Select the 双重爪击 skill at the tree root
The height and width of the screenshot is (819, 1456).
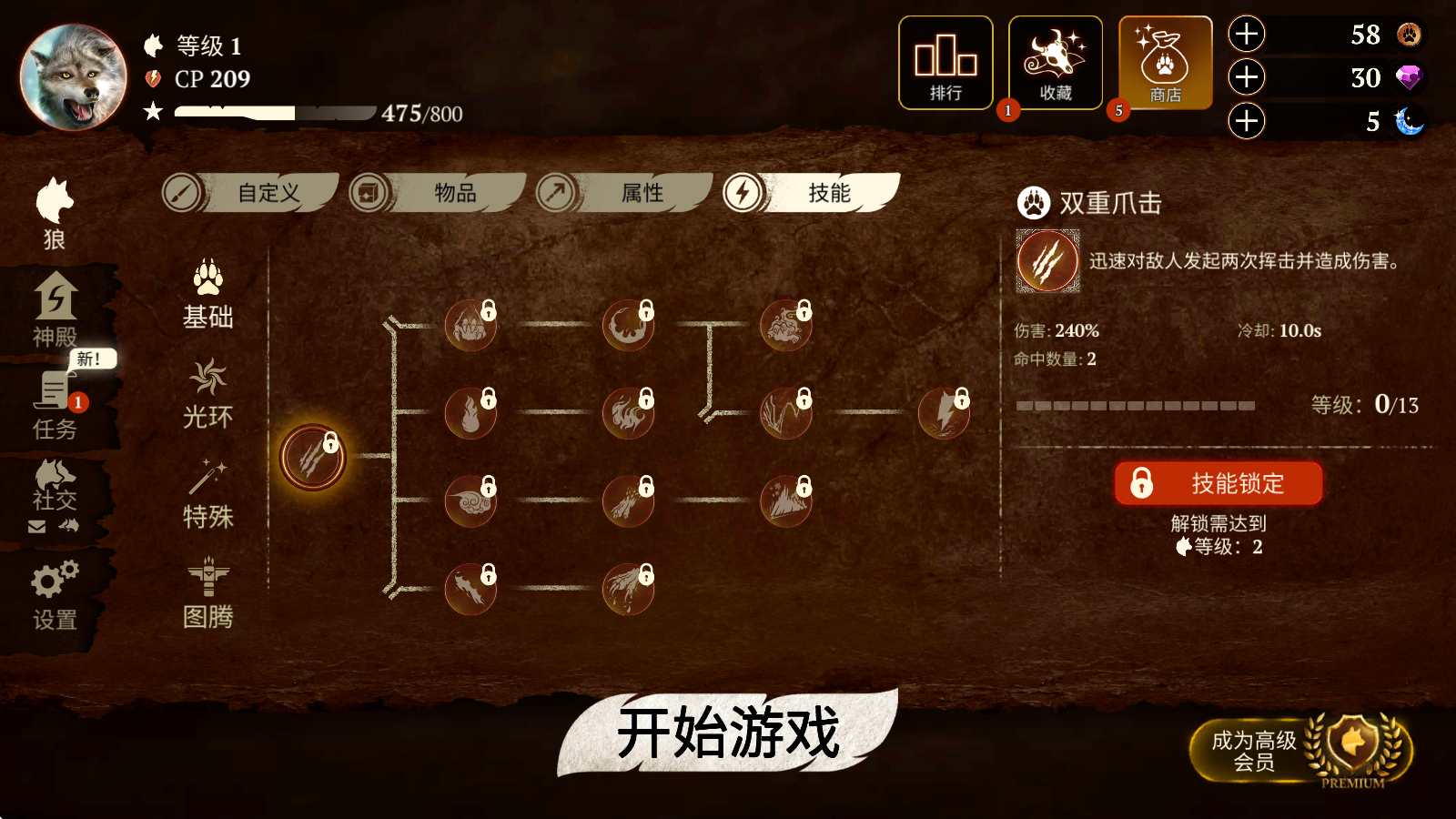[x=314, y=458]
